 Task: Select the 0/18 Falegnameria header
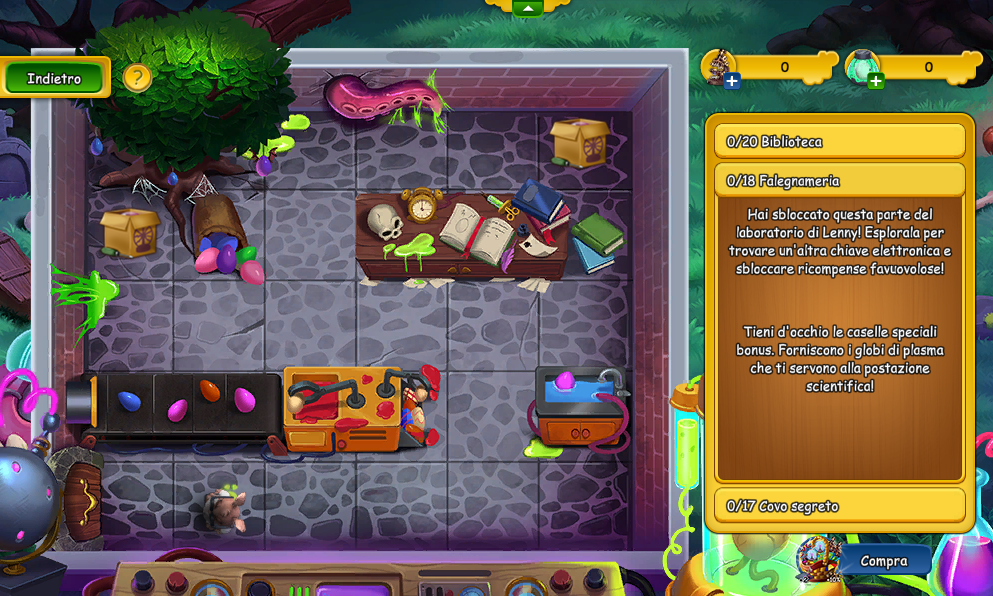pos(839,180)
